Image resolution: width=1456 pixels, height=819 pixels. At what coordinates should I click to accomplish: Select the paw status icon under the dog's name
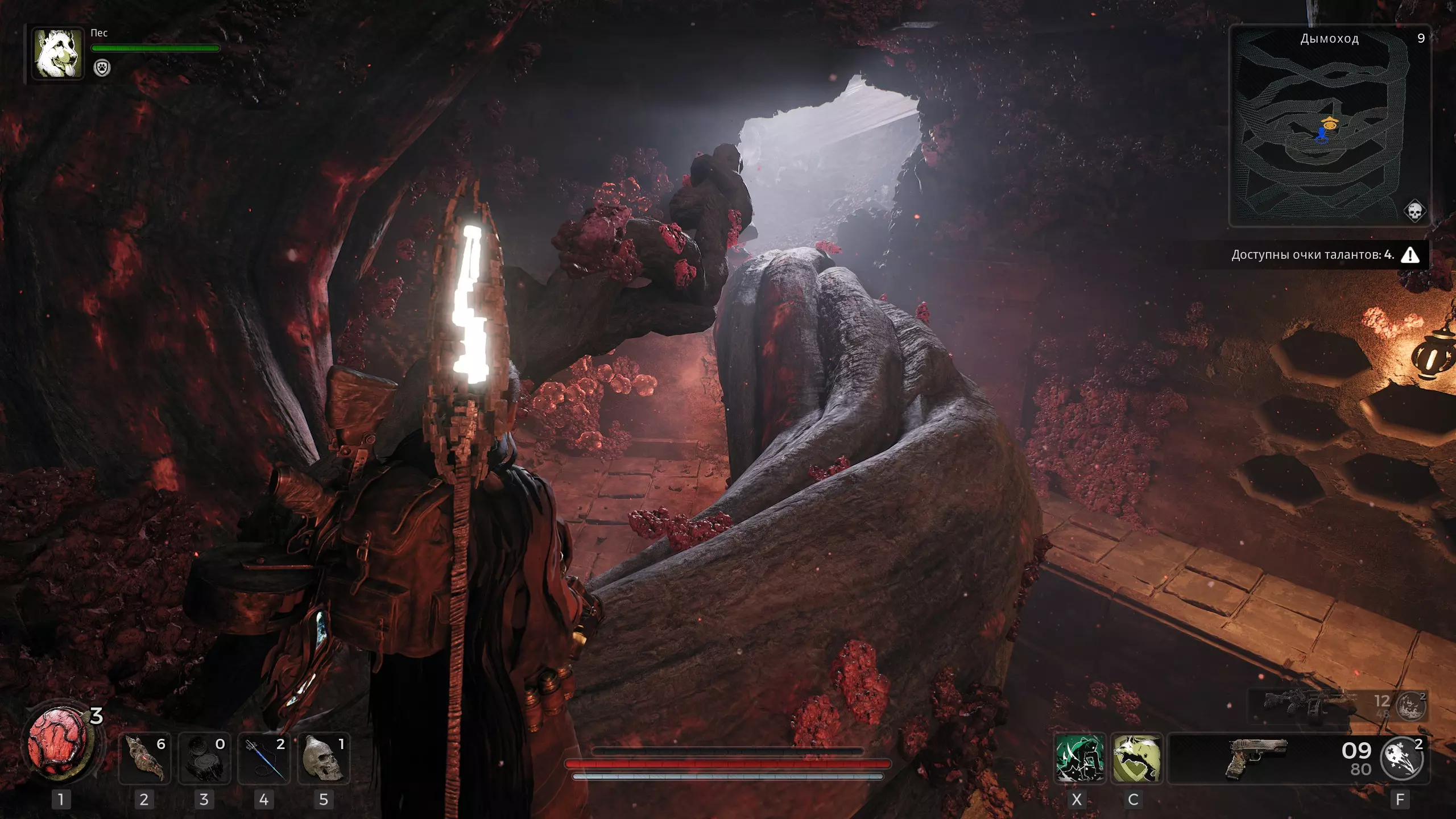[102, 68]
